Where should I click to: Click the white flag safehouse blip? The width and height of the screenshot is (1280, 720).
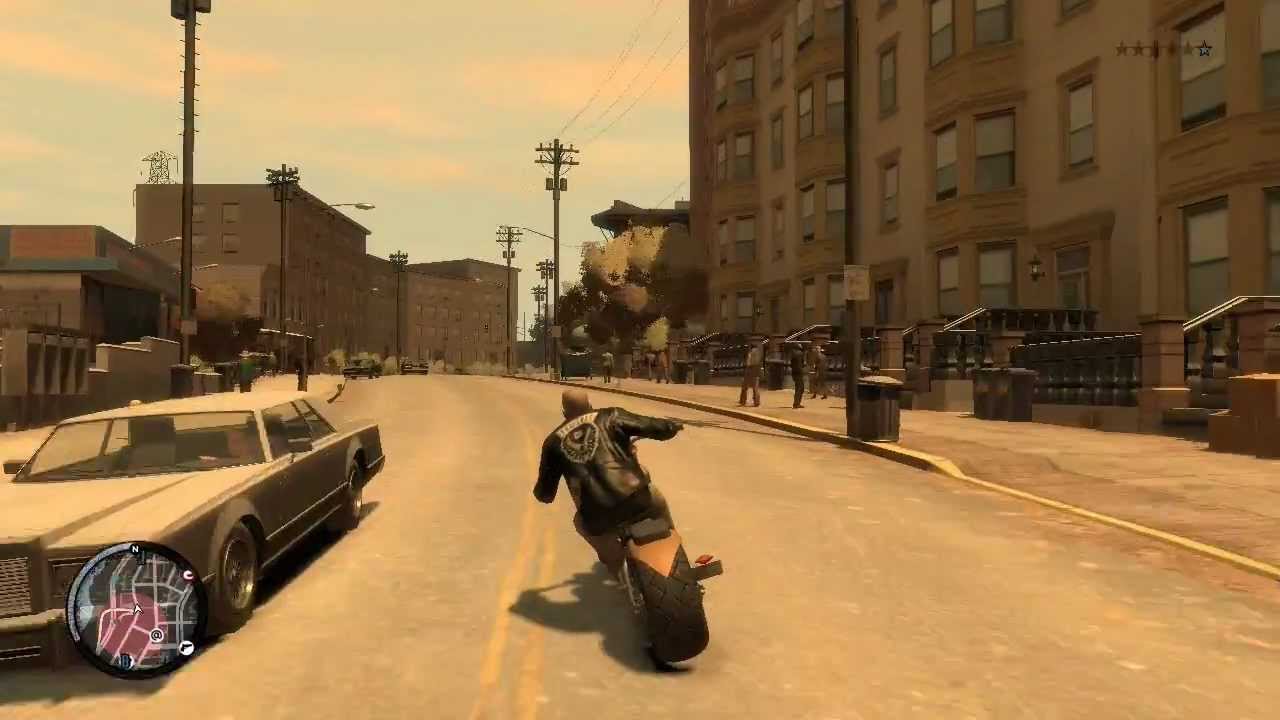pyautogui.click(x=185, y=646)
